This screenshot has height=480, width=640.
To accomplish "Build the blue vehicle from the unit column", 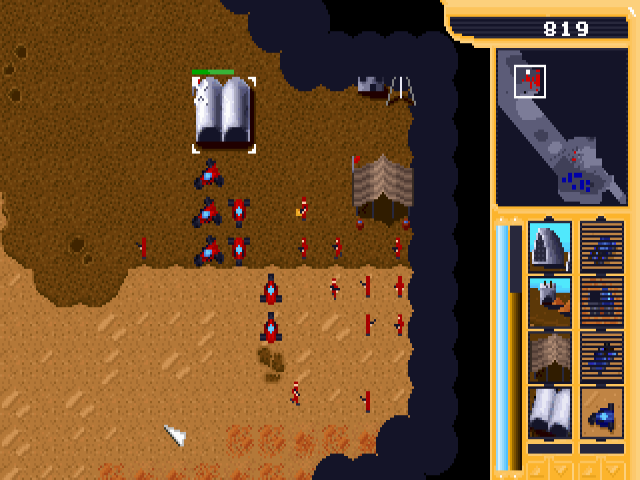I will click(x=602, y=412).
